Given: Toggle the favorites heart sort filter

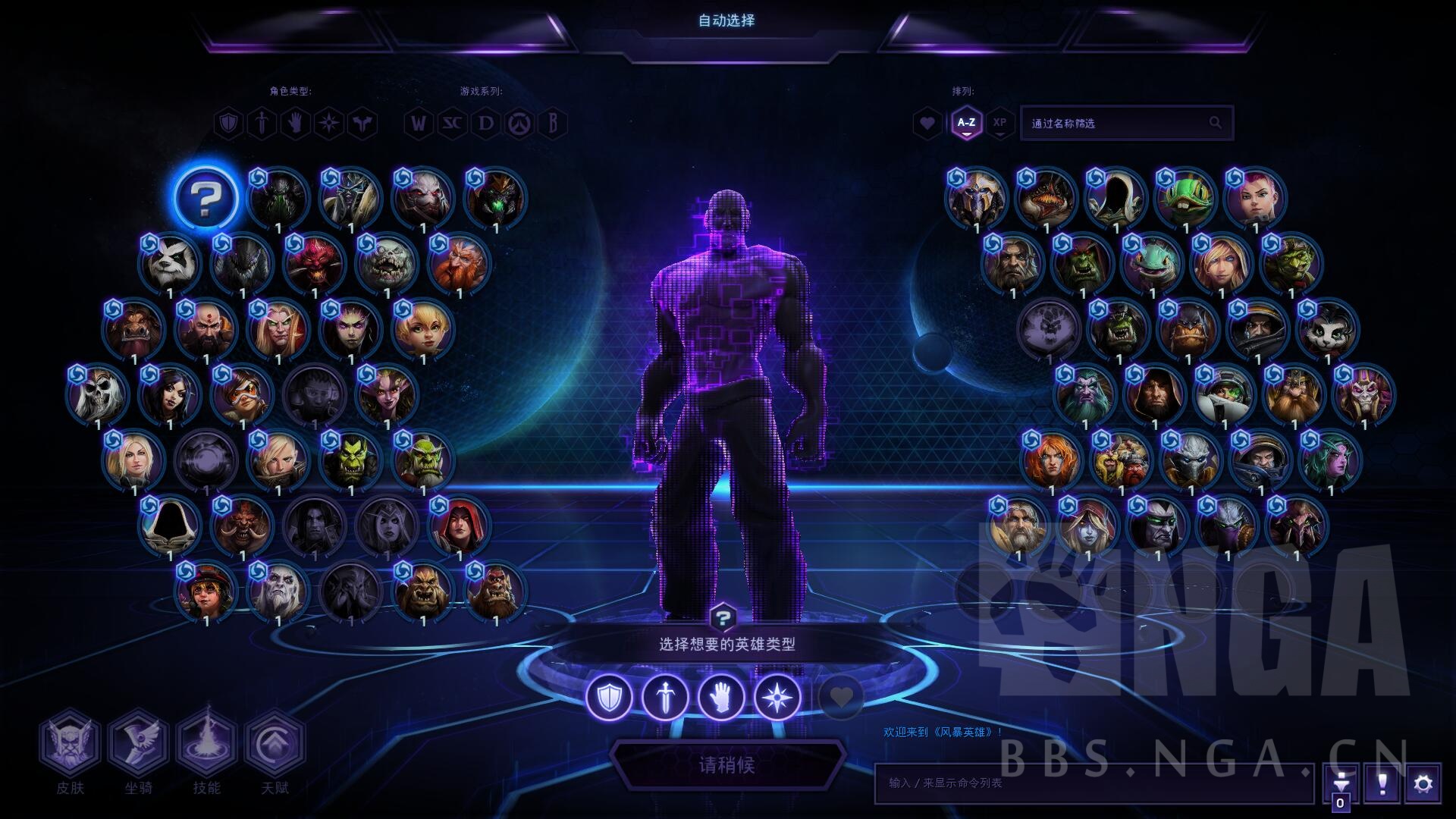Looking at the screenshot, I should pos(927,123).
